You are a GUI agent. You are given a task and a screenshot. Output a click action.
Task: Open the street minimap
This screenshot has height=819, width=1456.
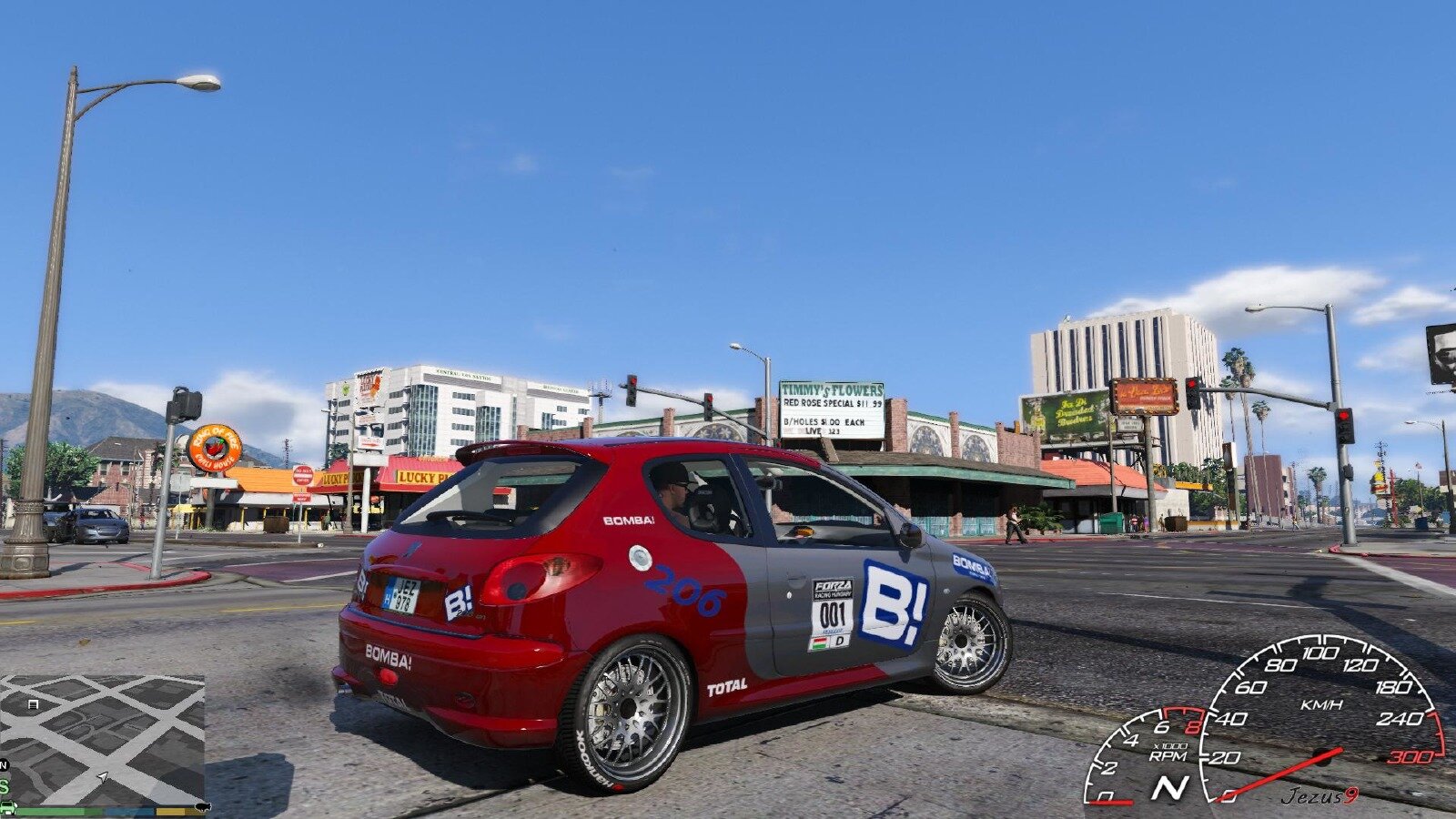click(102, 739)
